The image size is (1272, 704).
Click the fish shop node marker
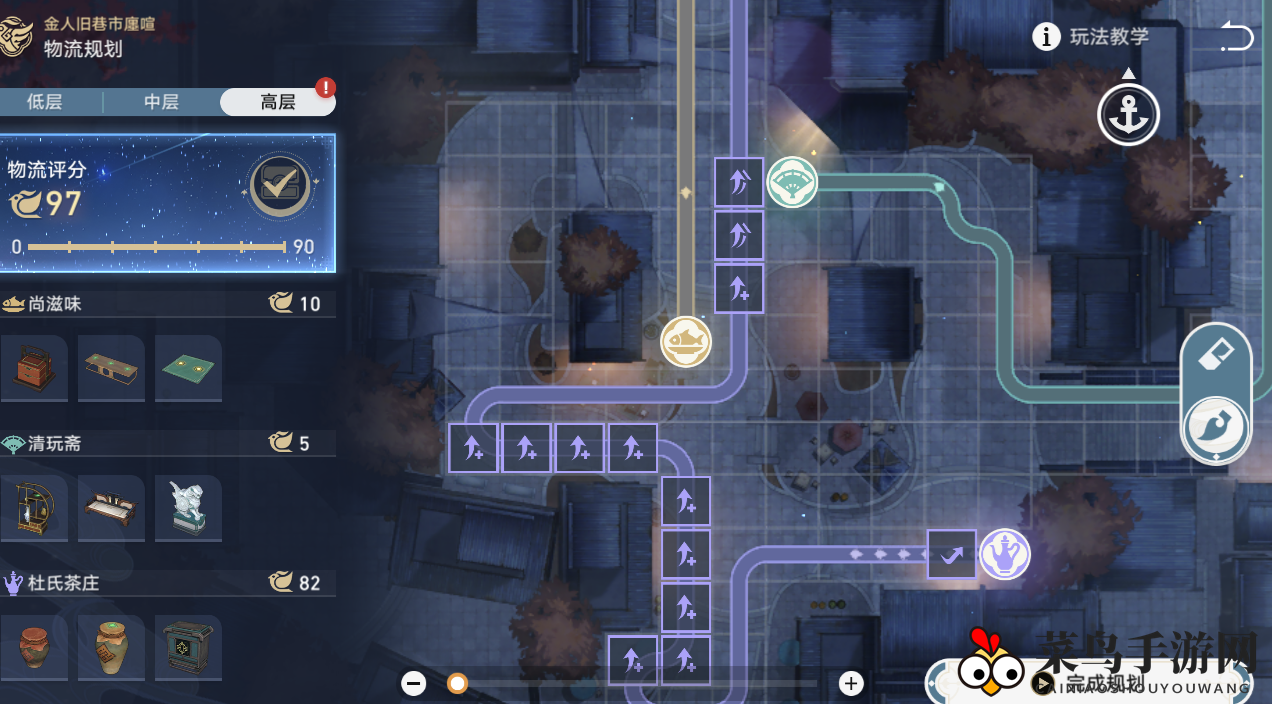[686, 342]
